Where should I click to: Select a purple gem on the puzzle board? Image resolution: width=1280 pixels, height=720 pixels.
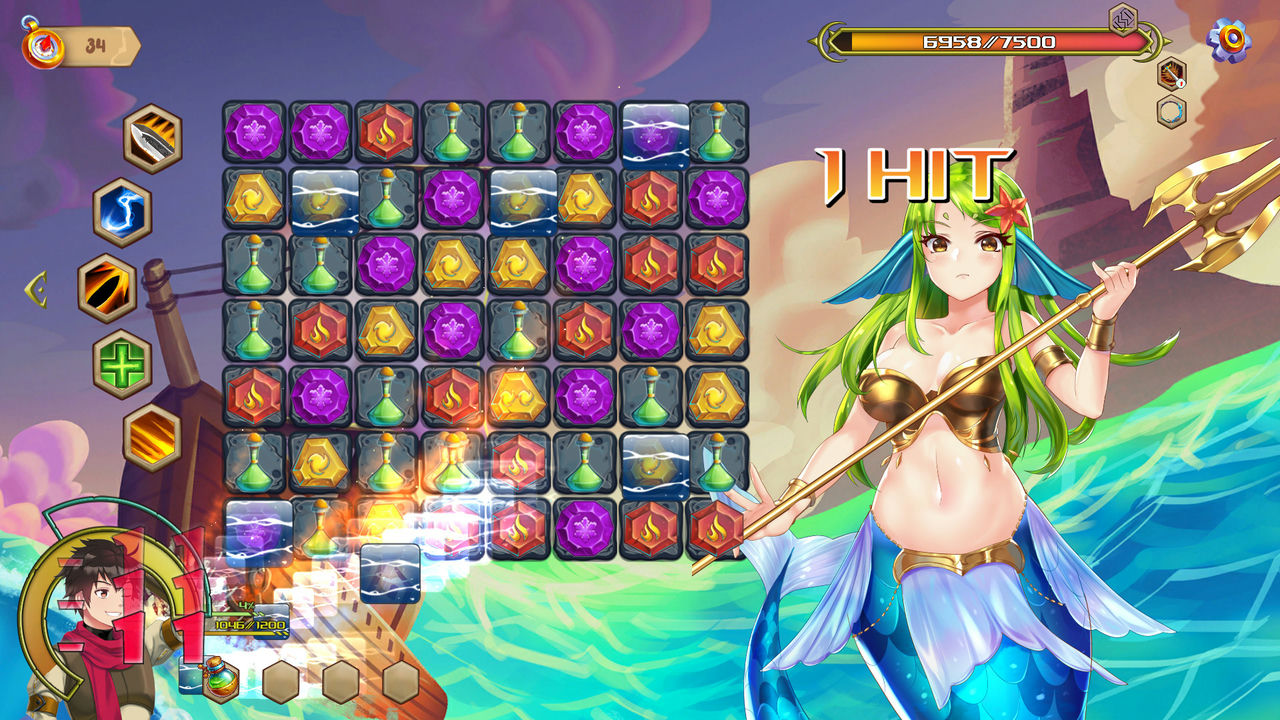[251, 131]
